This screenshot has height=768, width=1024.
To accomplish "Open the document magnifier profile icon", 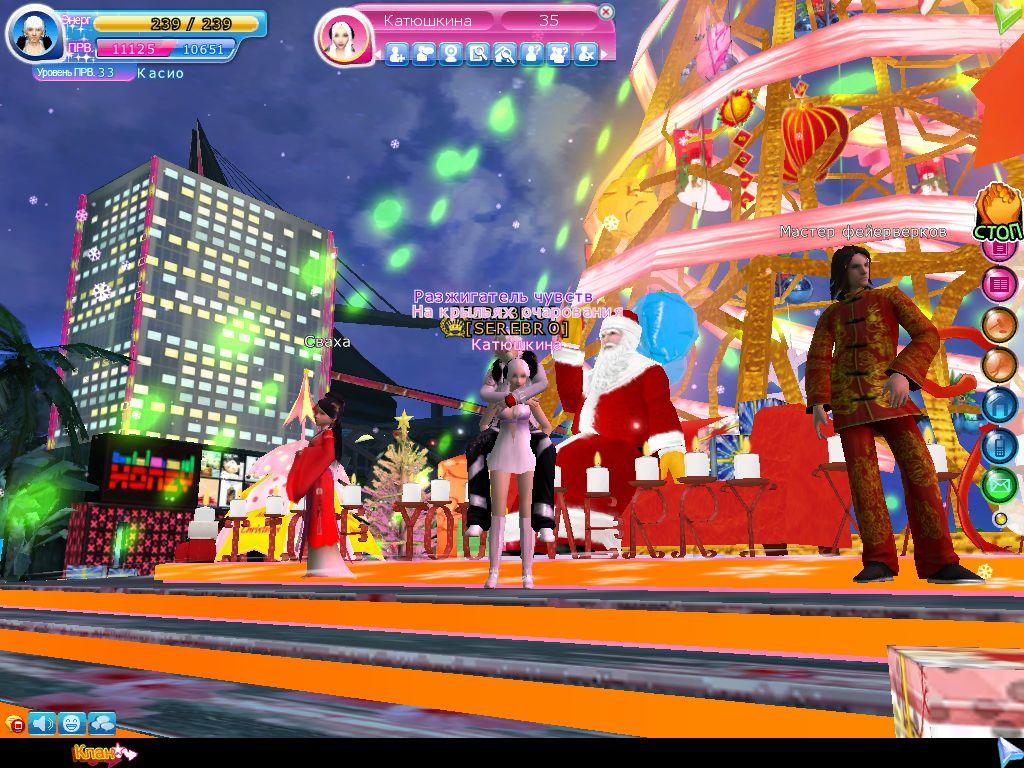I will (478, 55).
